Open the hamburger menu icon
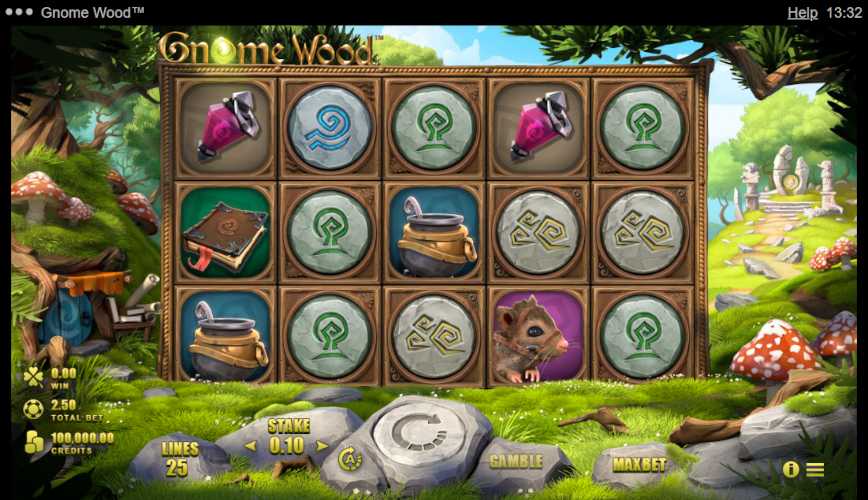The width and height of the screenshot is (868, 500). (815, 469)
